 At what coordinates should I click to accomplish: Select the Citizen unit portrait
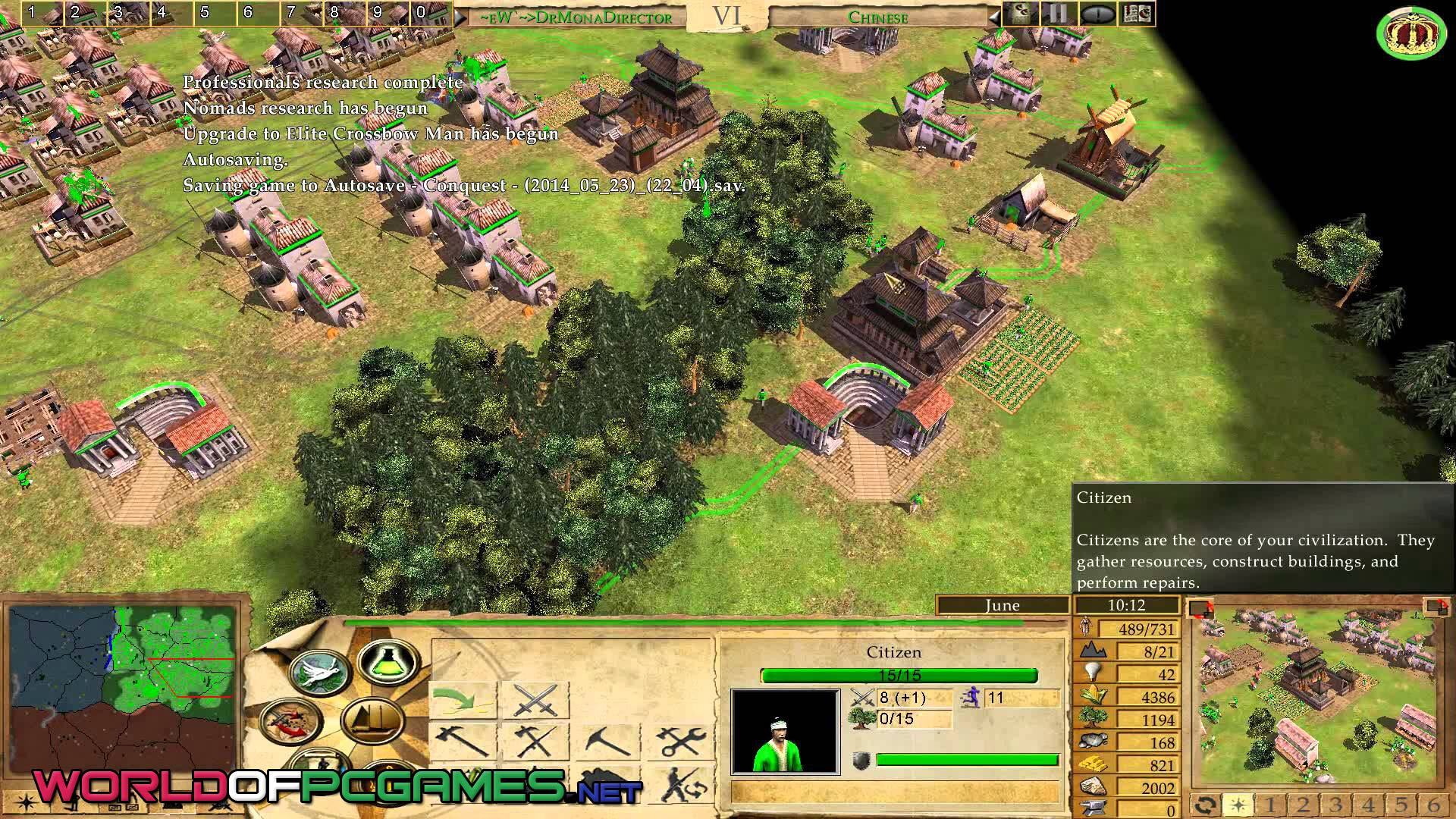tap(785, 731)
